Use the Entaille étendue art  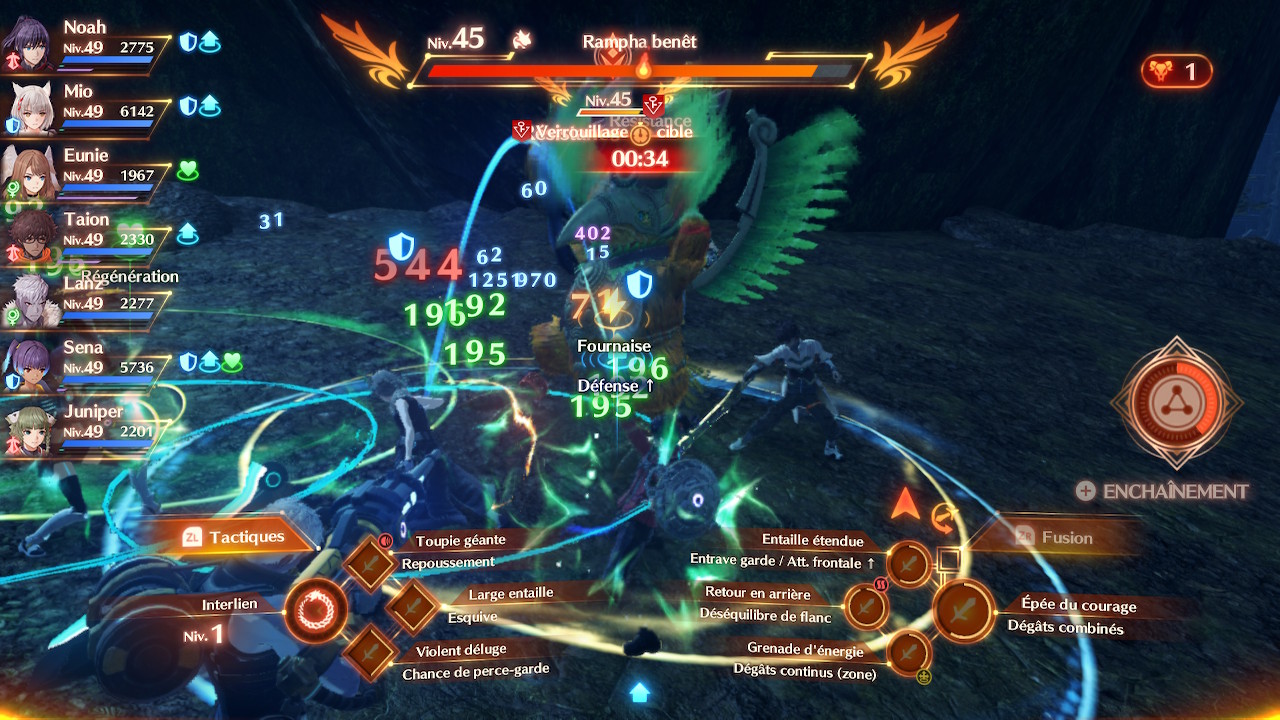click(x=910, y=564)
